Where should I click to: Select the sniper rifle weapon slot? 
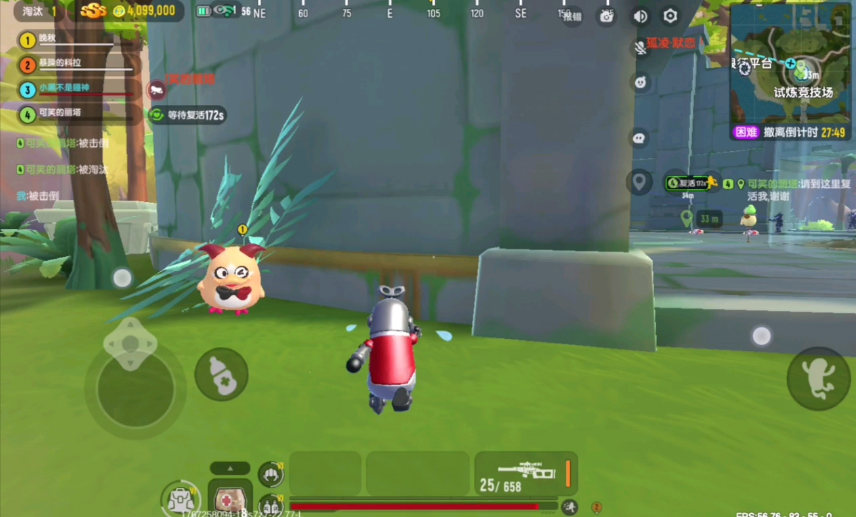pyautogui.click(x=526, y=473)
